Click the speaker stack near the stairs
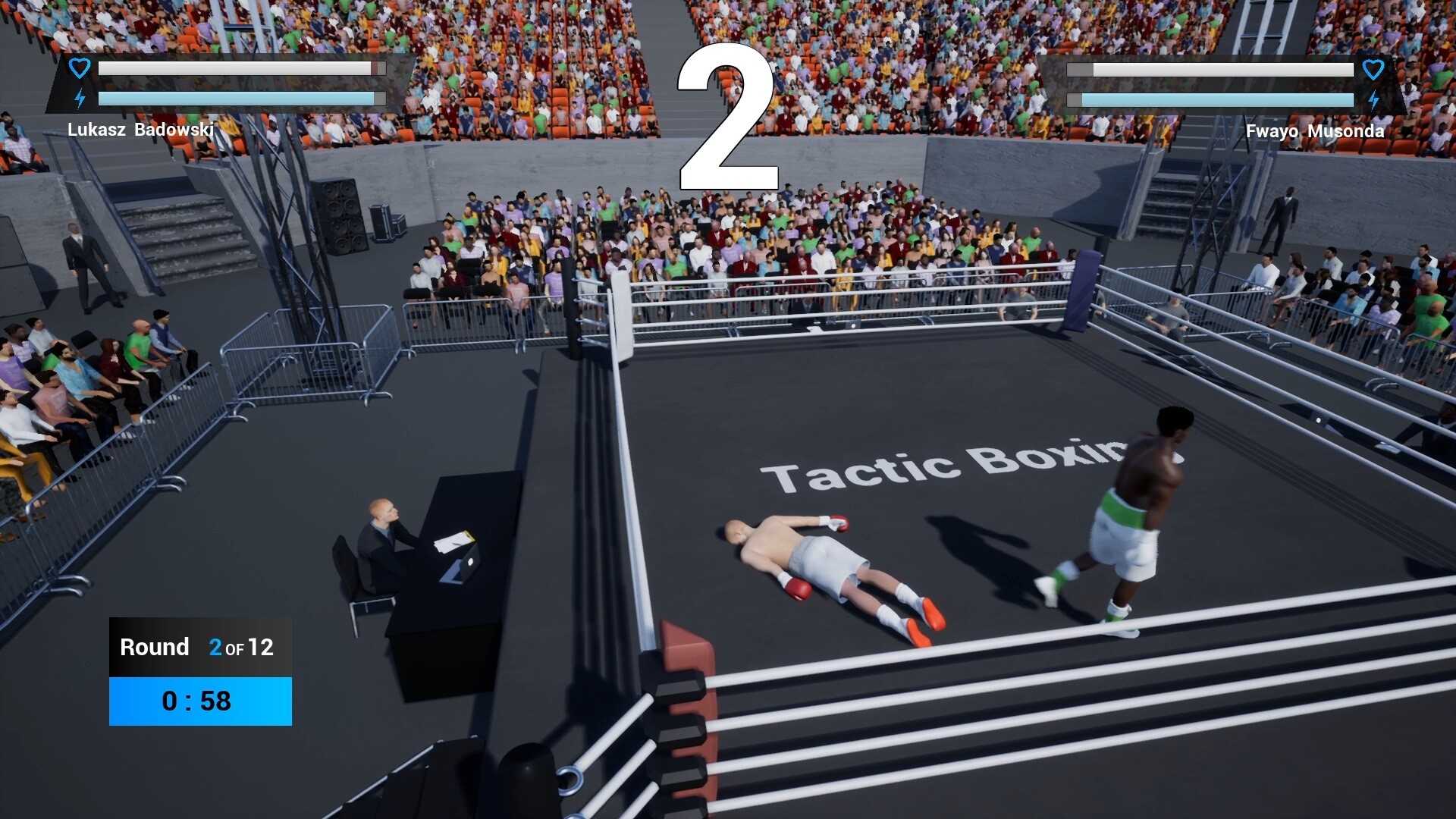This screenshot has width=1456, height=819. pyautogui.click(x=339, y=216)
